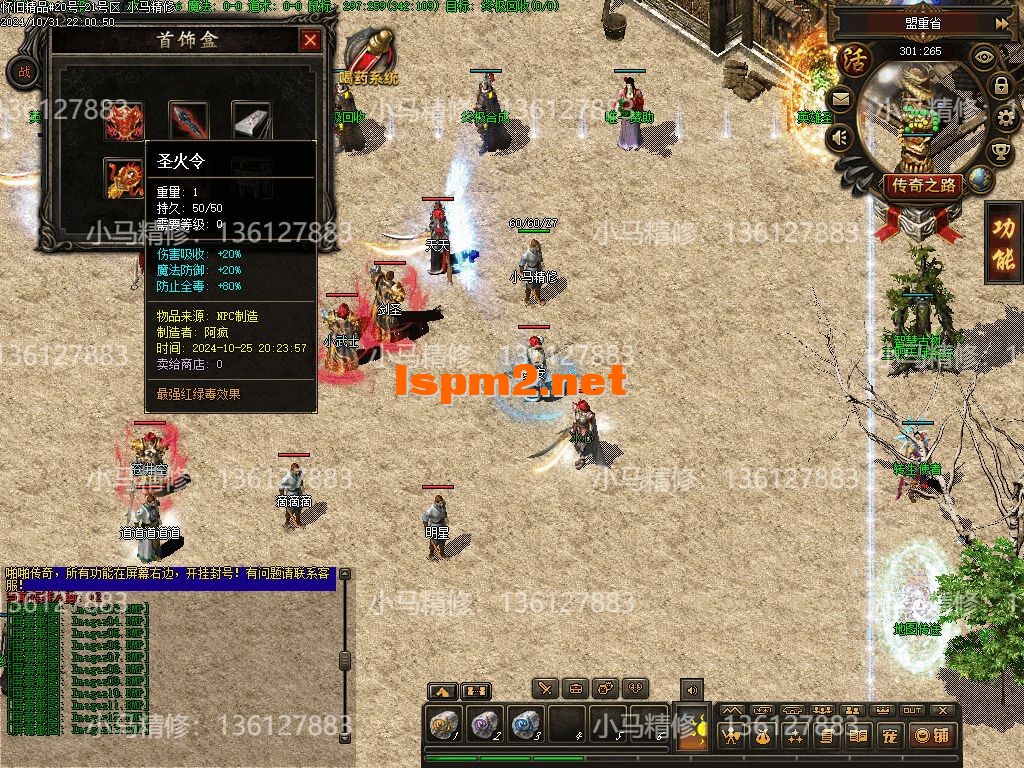
Task: Open the 功能 function panel
Action: [1003, 243]
